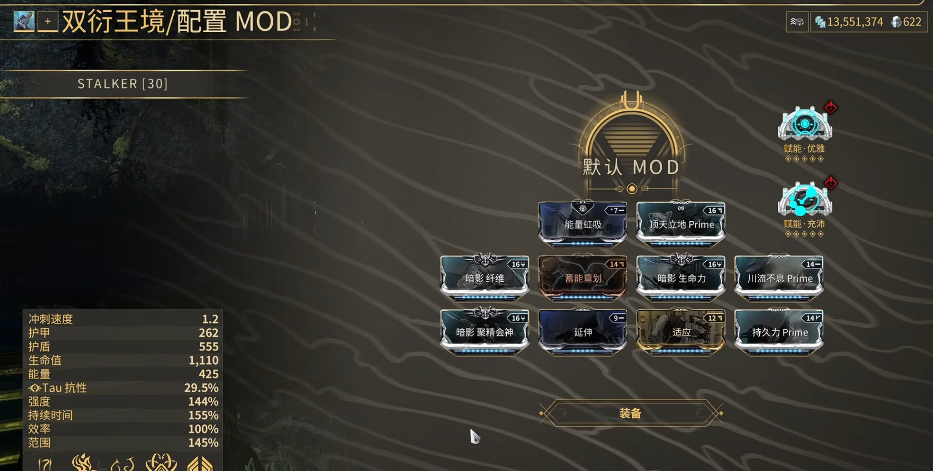Select the 能量虹吸 aura mod
The height and width of the screenshot is (471, 933).
(582, 223)
